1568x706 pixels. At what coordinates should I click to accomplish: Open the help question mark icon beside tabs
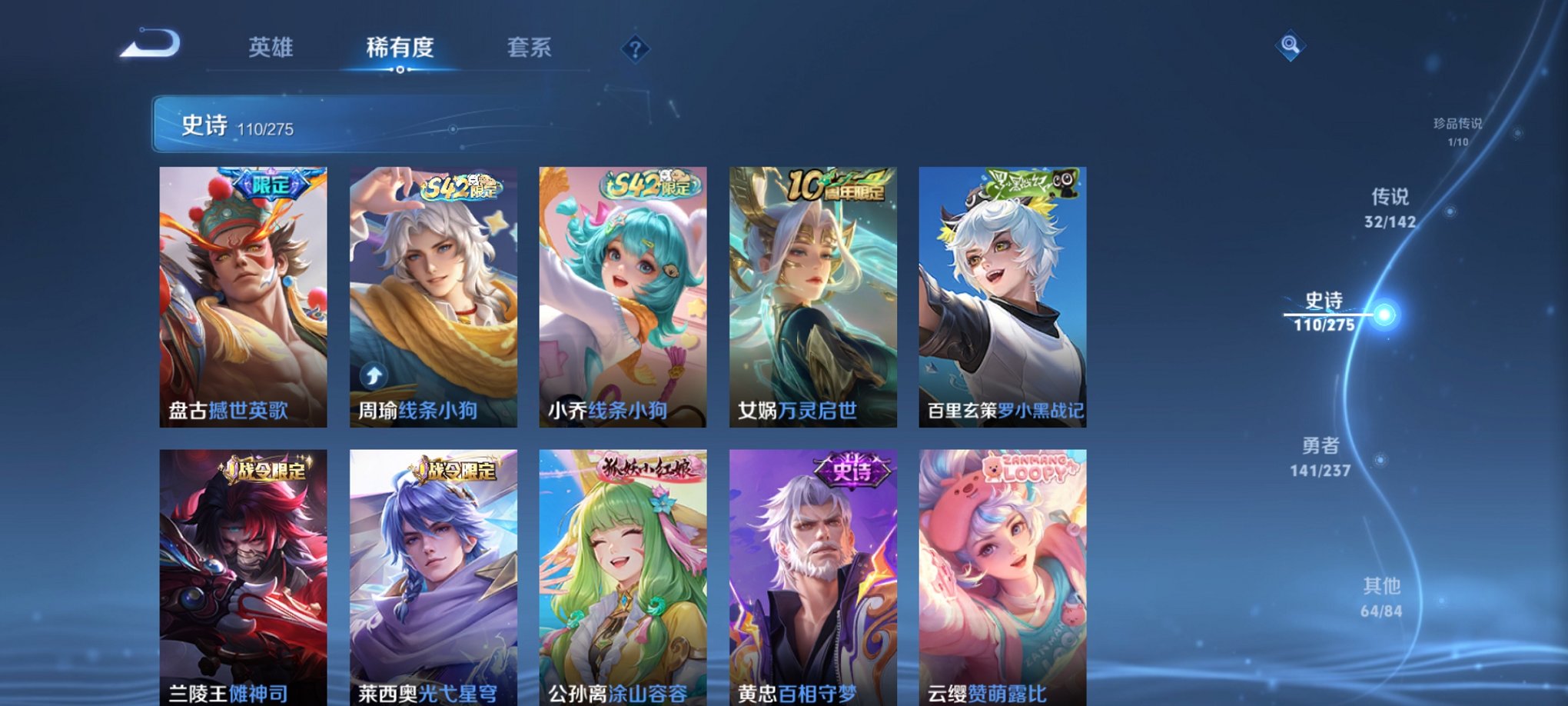635,48
